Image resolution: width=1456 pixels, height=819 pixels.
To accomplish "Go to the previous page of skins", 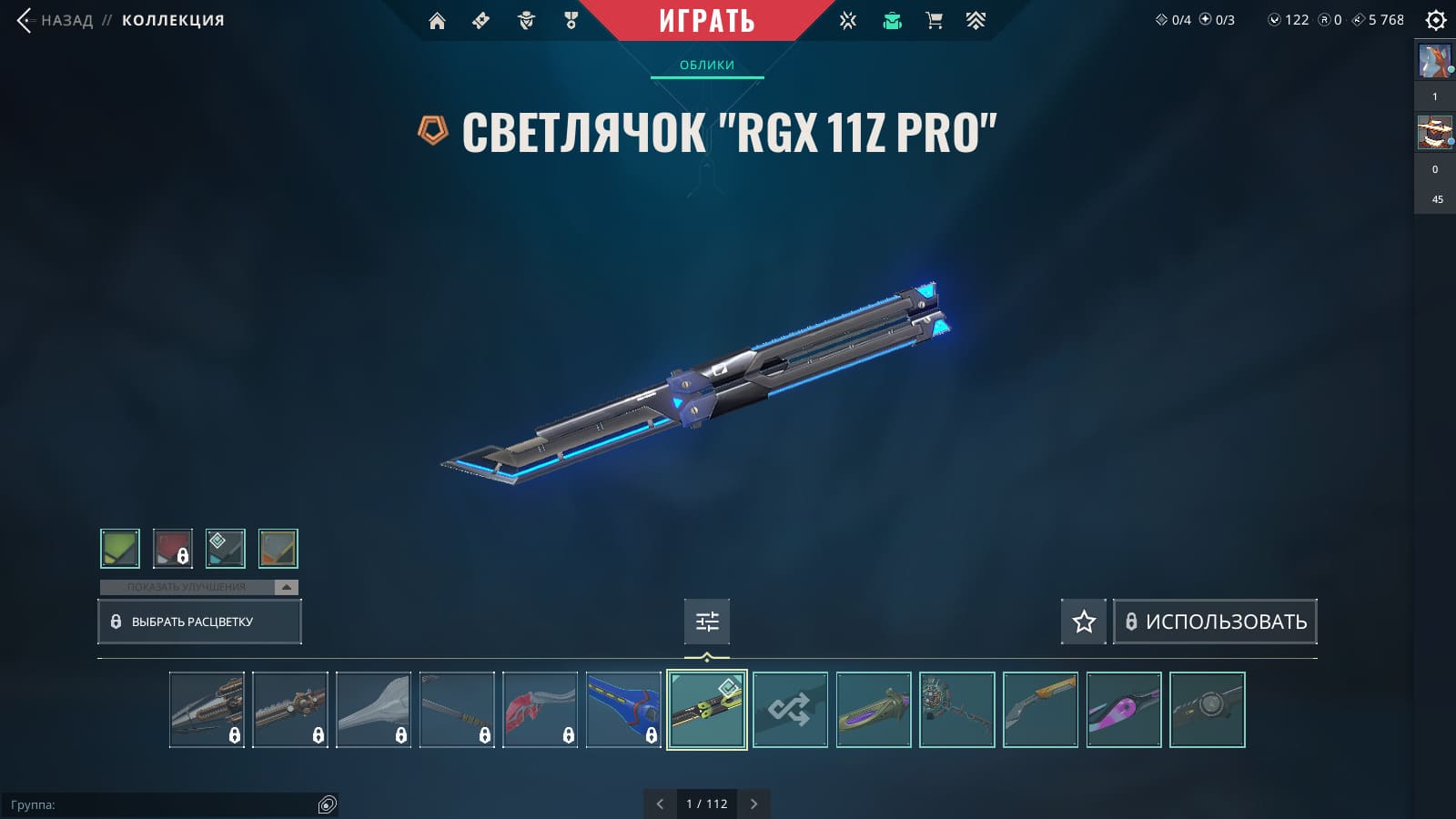I will pos(660,804).
